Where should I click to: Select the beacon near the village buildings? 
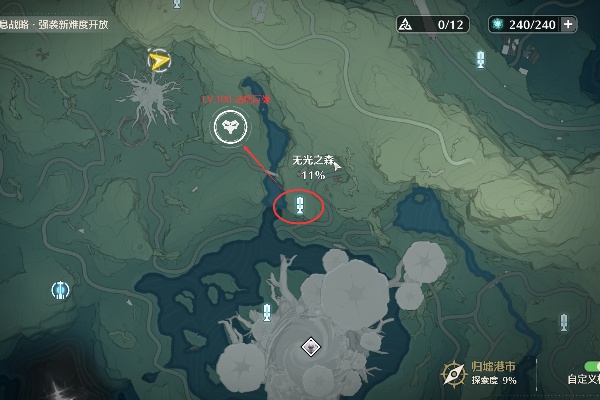coord(481,59)
